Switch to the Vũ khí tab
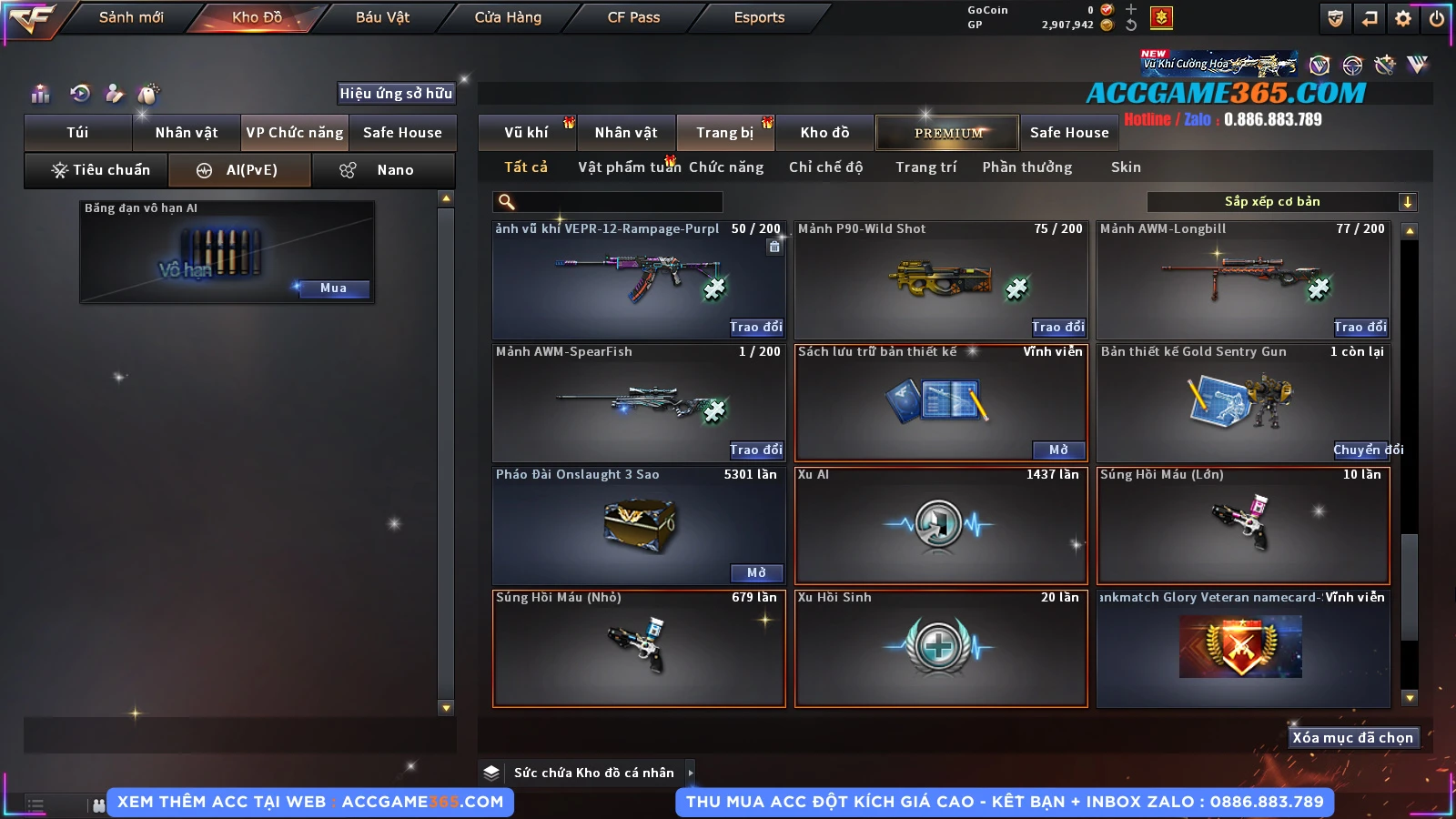The image size is (1456, 819). tap(527, 133)
